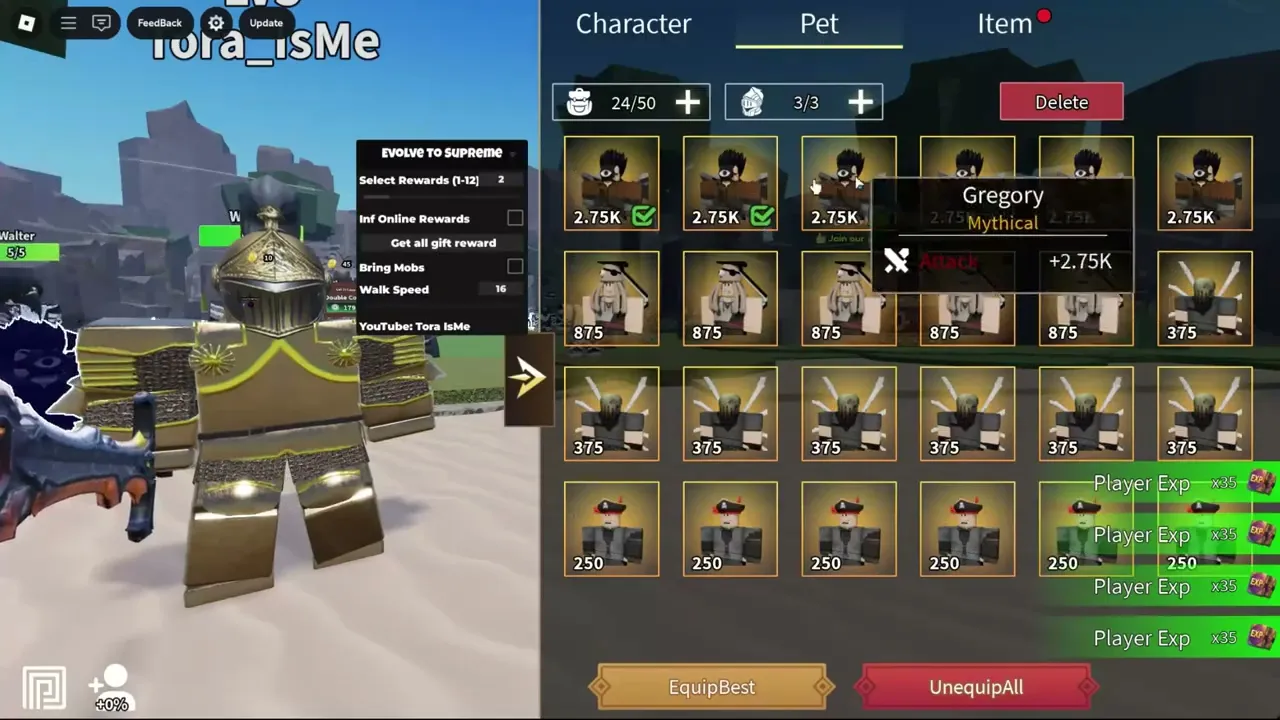Open the settings gear icon
The image size is (1280, 720).
pos(216,22)
